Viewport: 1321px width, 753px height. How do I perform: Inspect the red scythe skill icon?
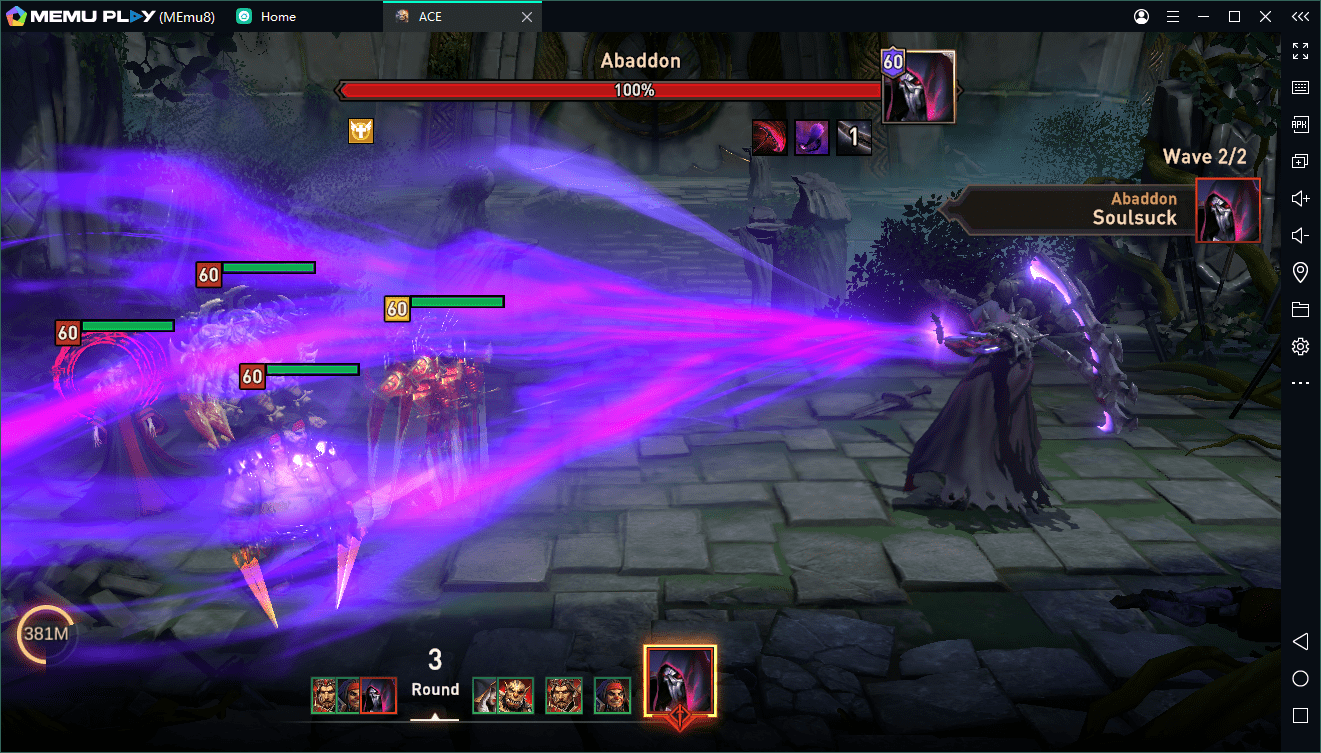pyautogui.click(x=769, y=138)
